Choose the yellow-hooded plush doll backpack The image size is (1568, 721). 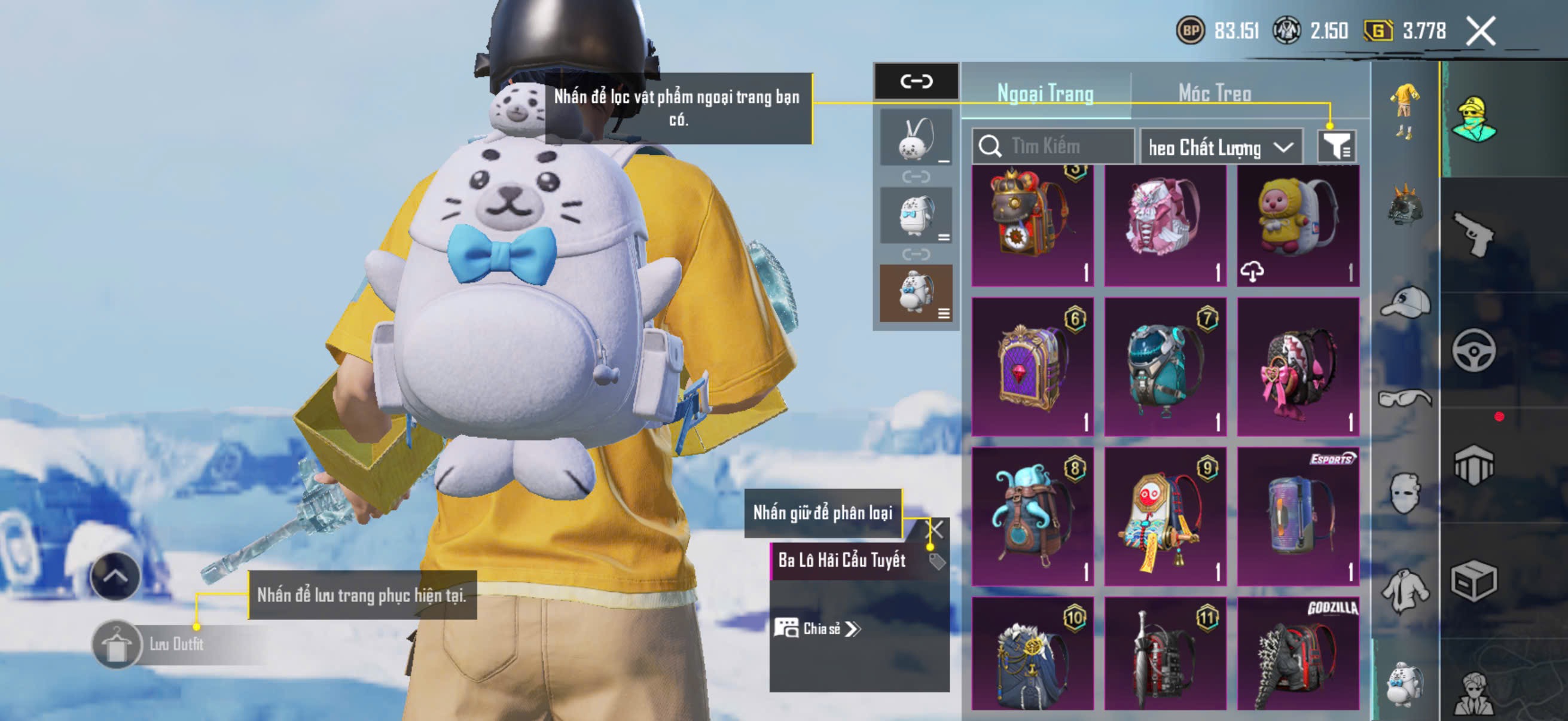click(1298, 225)
